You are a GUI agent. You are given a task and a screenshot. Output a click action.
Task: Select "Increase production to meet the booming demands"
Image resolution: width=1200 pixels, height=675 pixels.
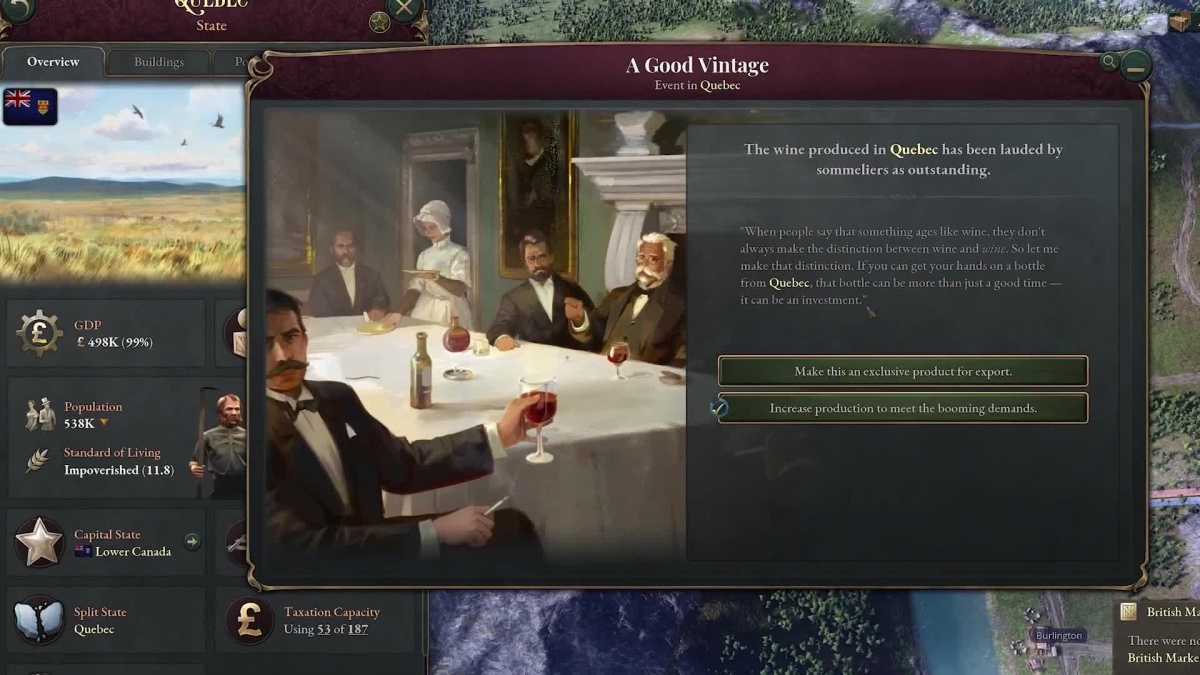902,408
